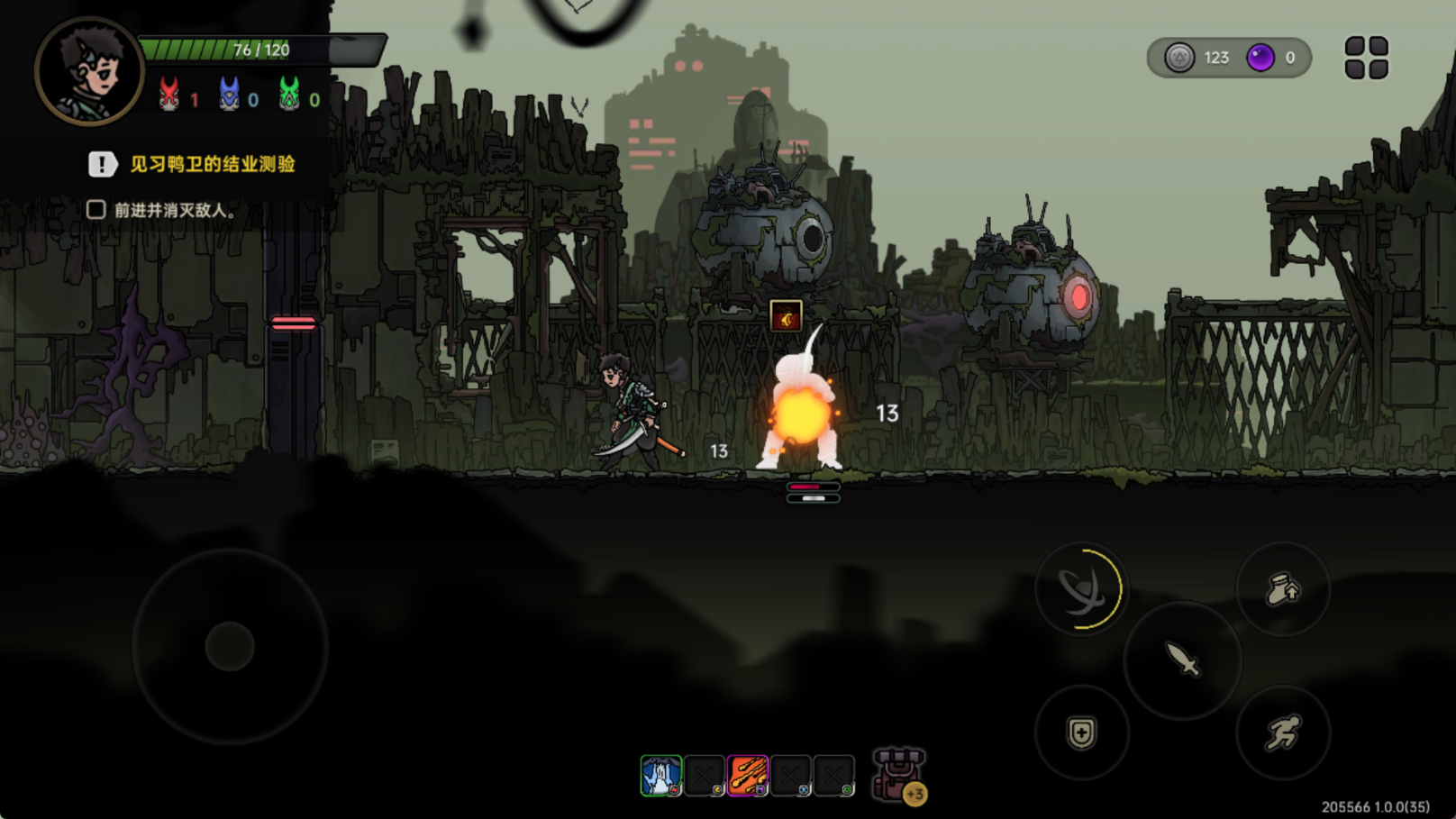This screenshot has height=819, width=1456.
Task: Open the four-square menu button
Action: tap(1366, 58)
